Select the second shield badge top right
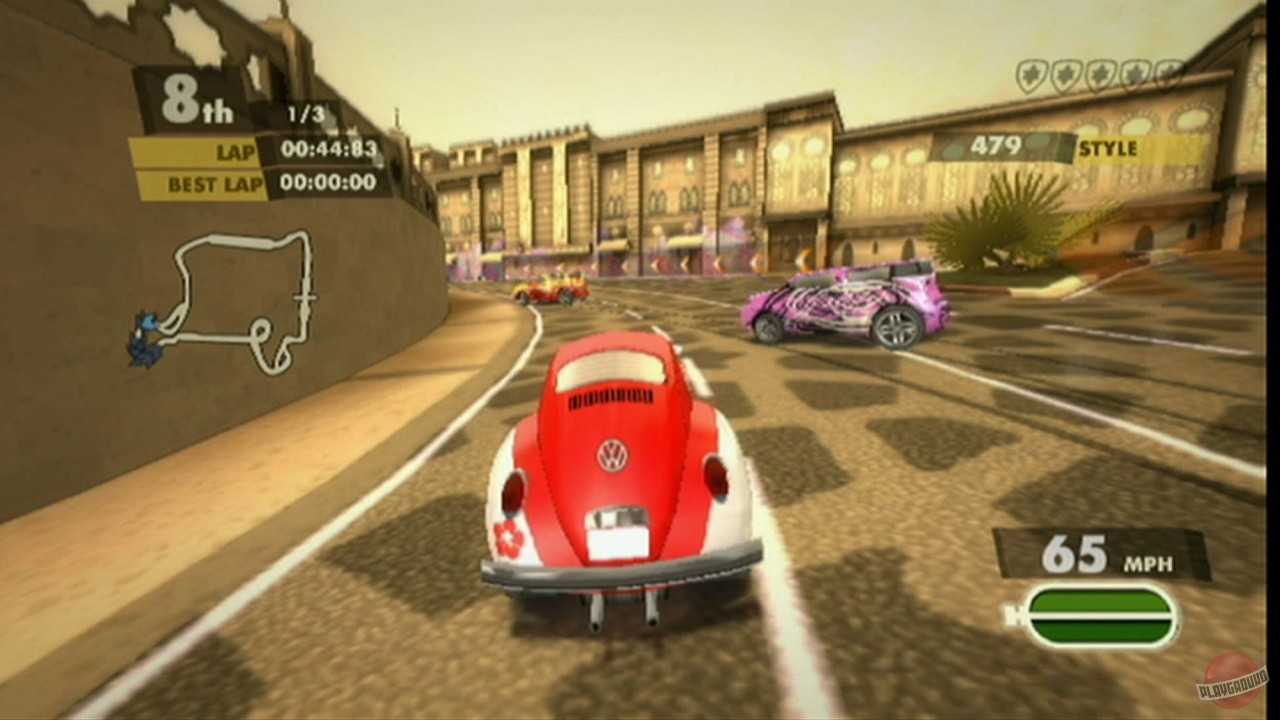This screenshot has width=1280, height=720. pyautogui.click(x=1067, y=73)
